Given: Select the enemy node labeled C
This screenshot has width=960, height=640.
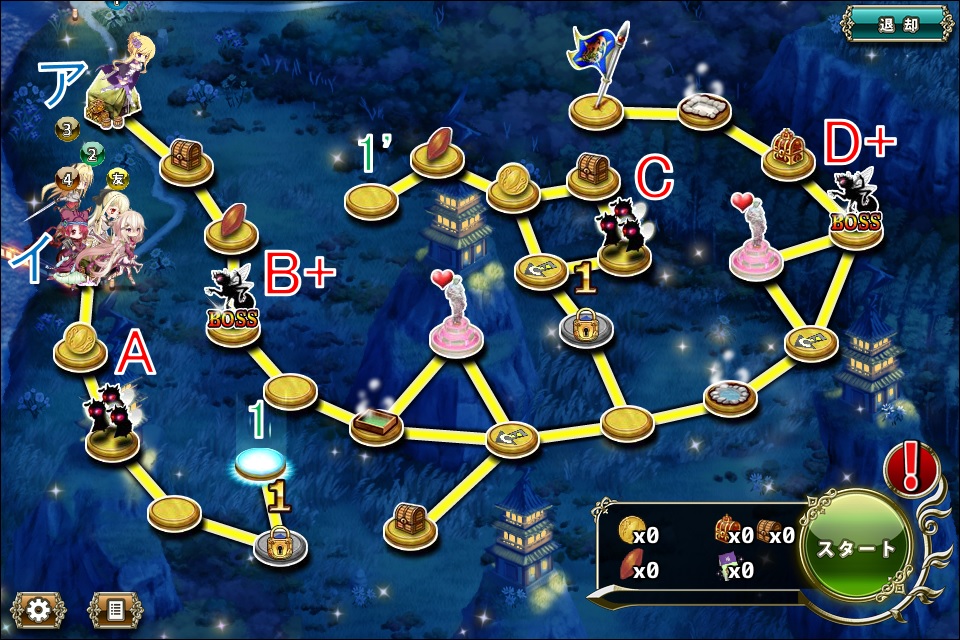Looking at the screenshot, I should tap(625, 240).
